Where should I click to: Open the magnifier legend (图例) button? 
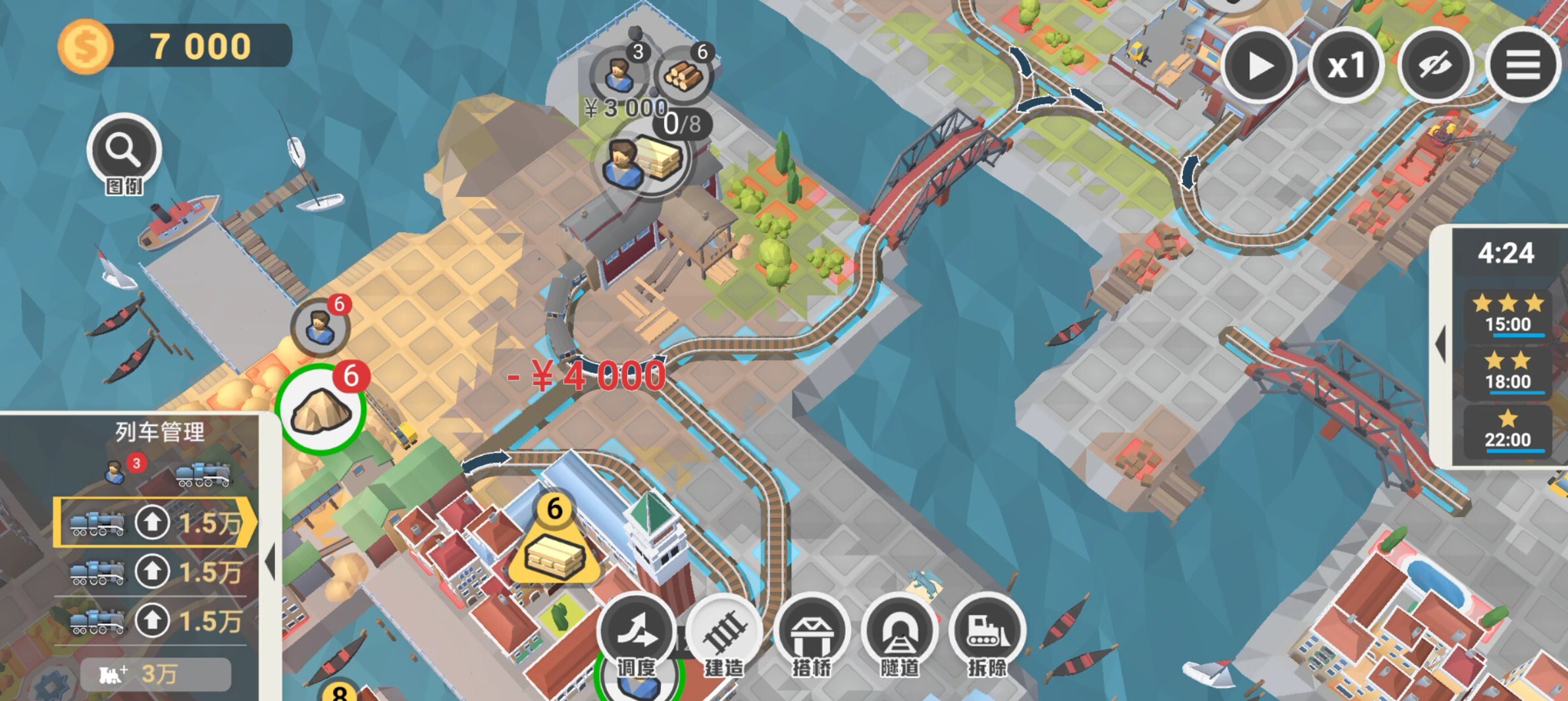124,151
